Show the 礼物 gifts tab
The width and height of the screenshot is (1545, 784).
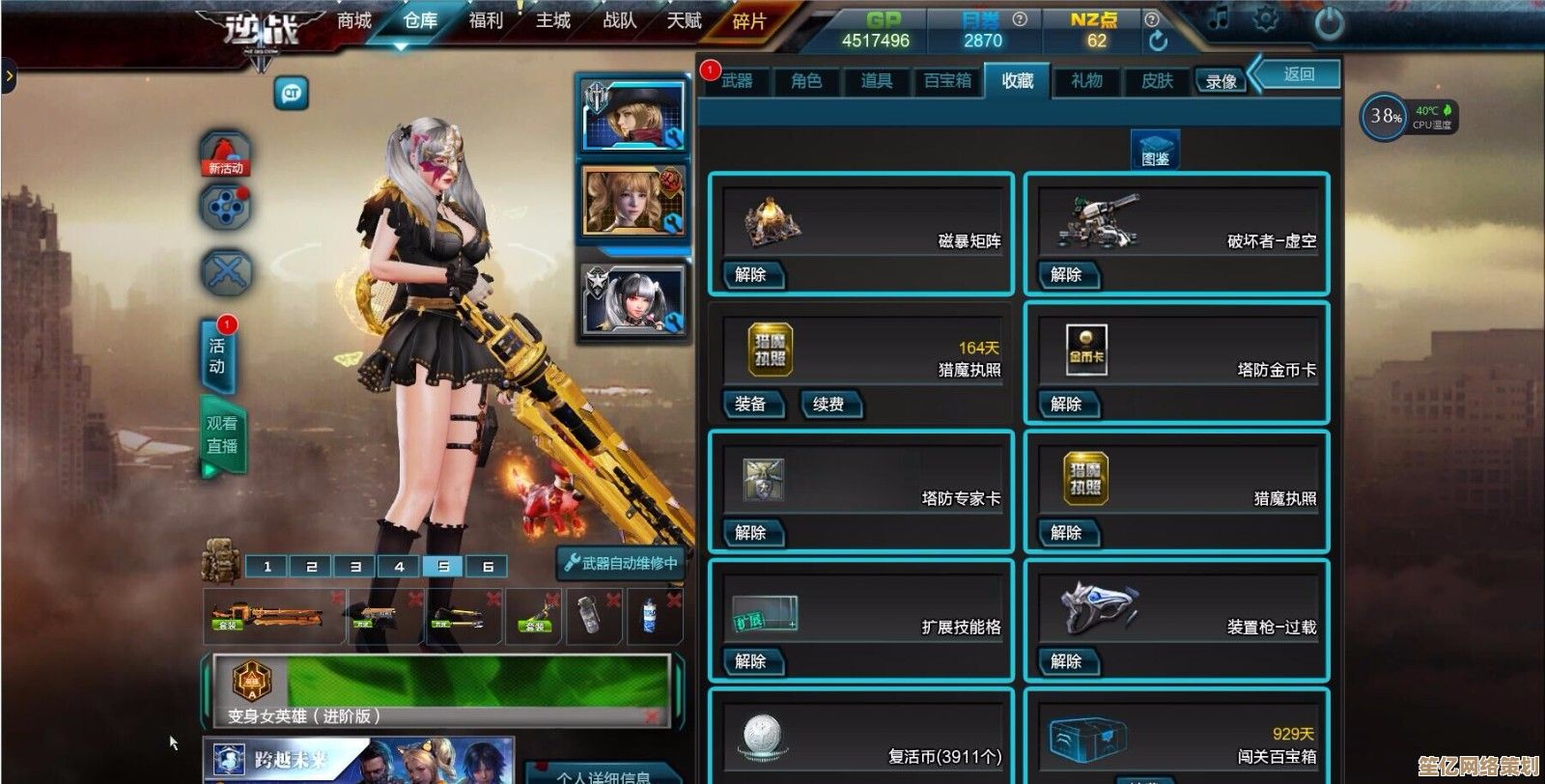[x=1086, y=81]
